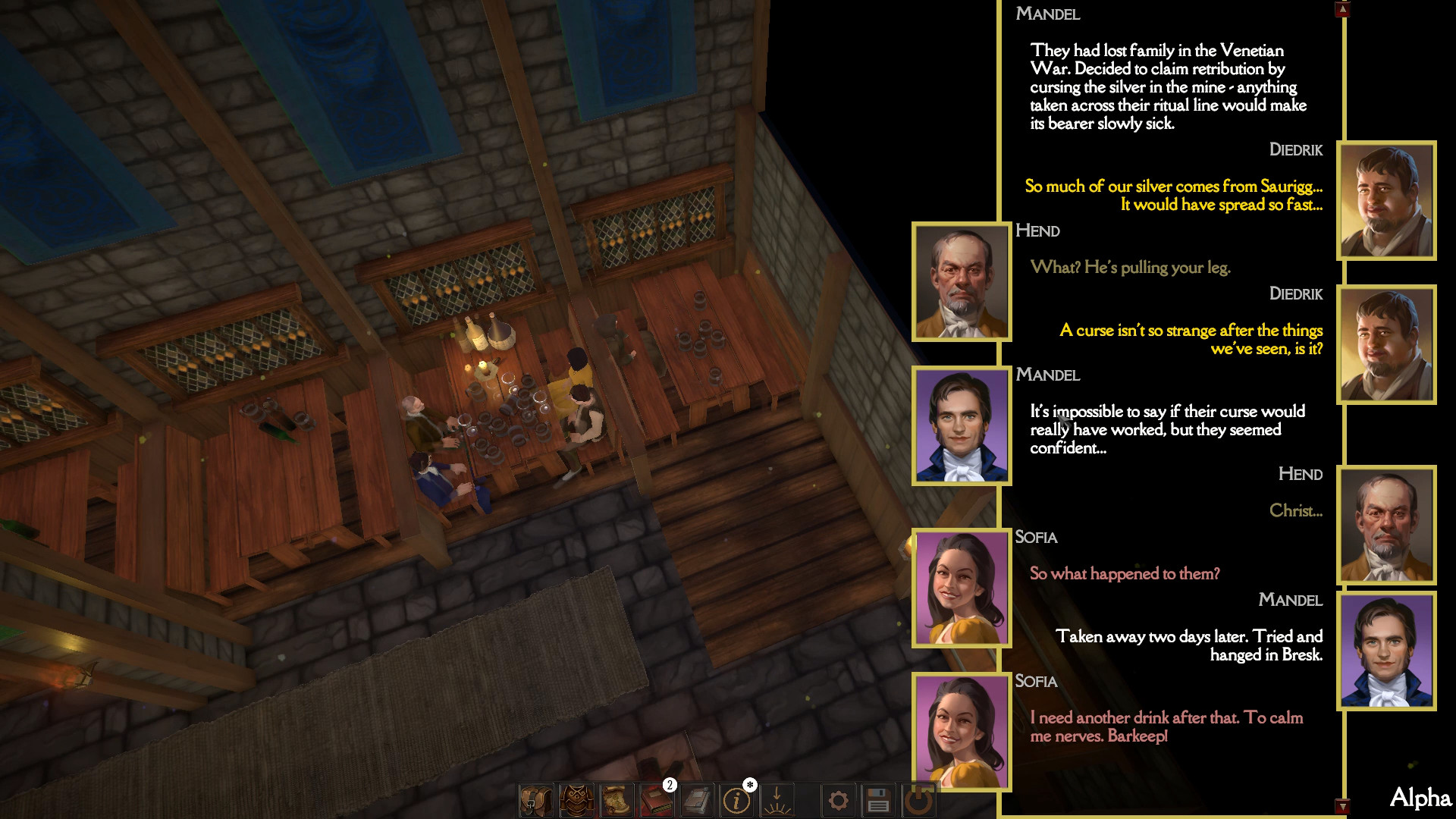Click Diedrik's topmost portrait on the right
The height and width of the screenshot is (819, 1456).
pyautogui.click(x=1386, y=199)
